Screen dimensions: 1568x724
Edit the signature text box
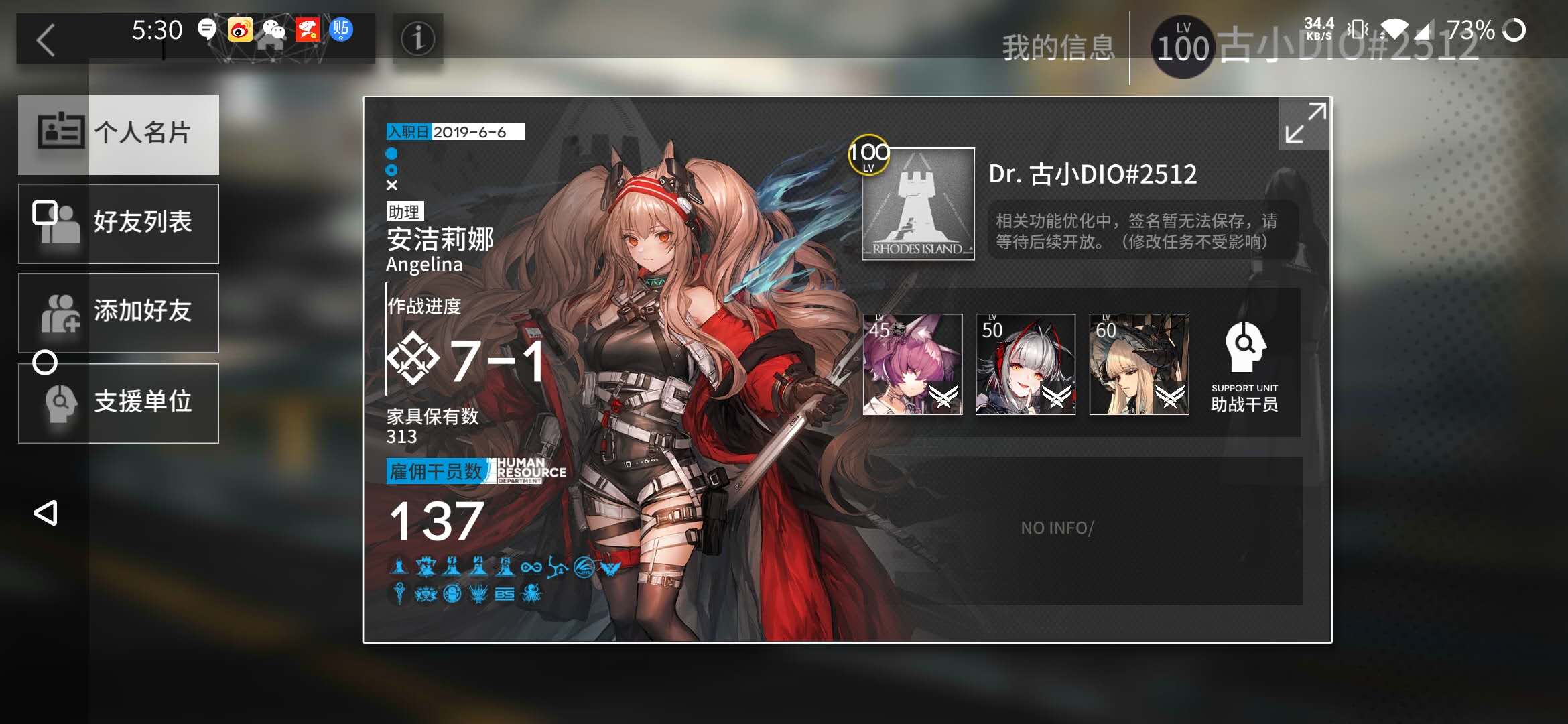[1142, 231]
